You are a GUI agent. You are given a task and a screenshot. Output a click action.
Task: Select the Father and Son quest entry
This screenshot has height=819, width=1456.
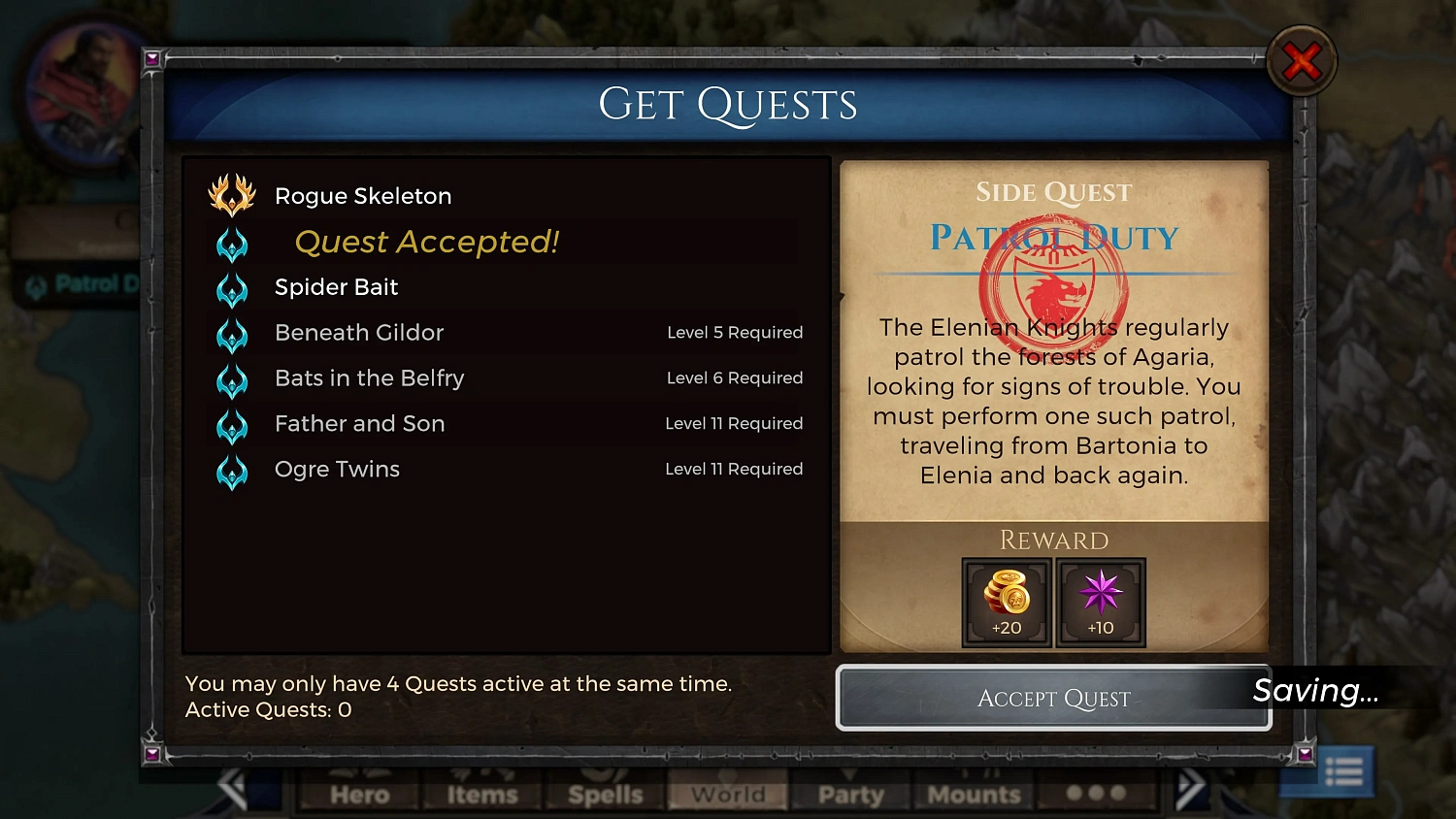[x=359, y=424]
